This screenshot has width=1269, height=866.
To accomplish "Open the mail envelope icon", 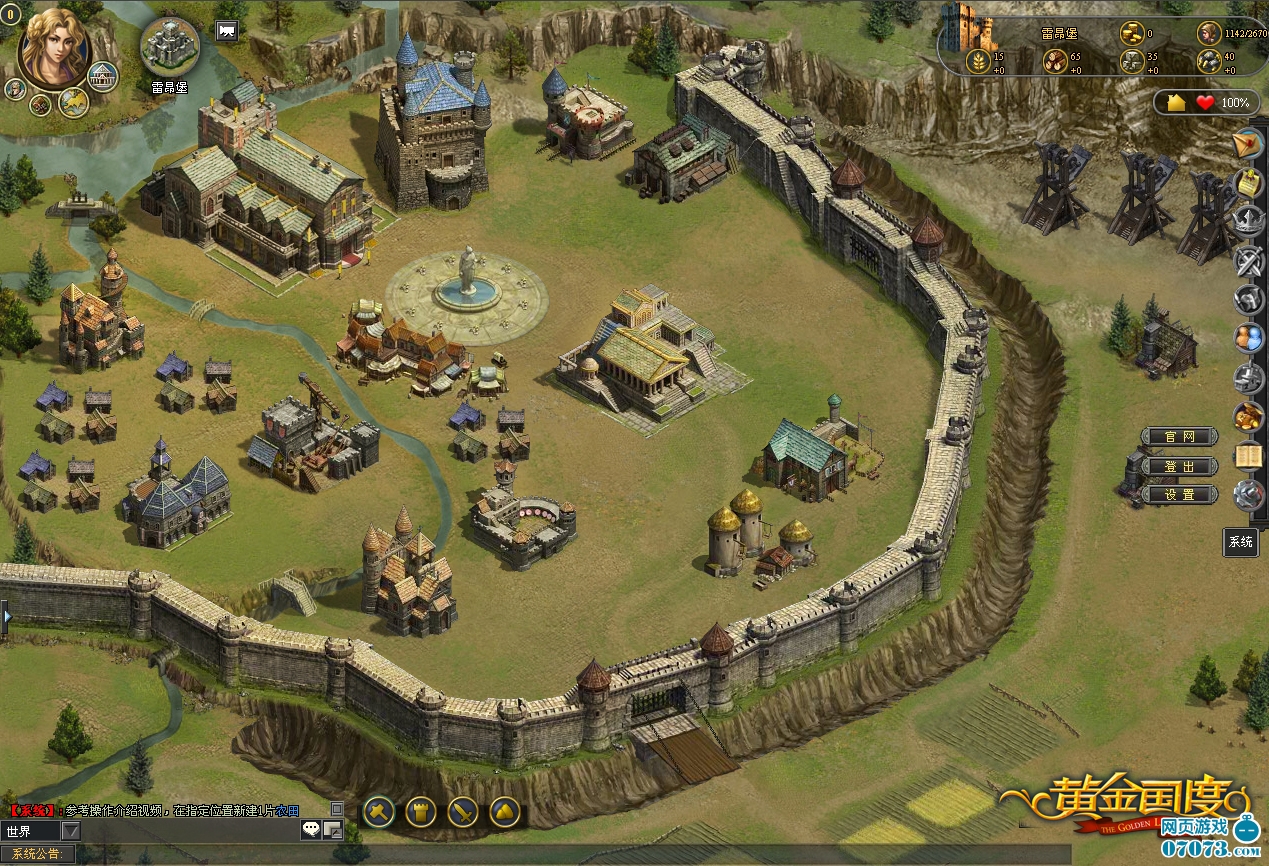I will (1248, 144).
